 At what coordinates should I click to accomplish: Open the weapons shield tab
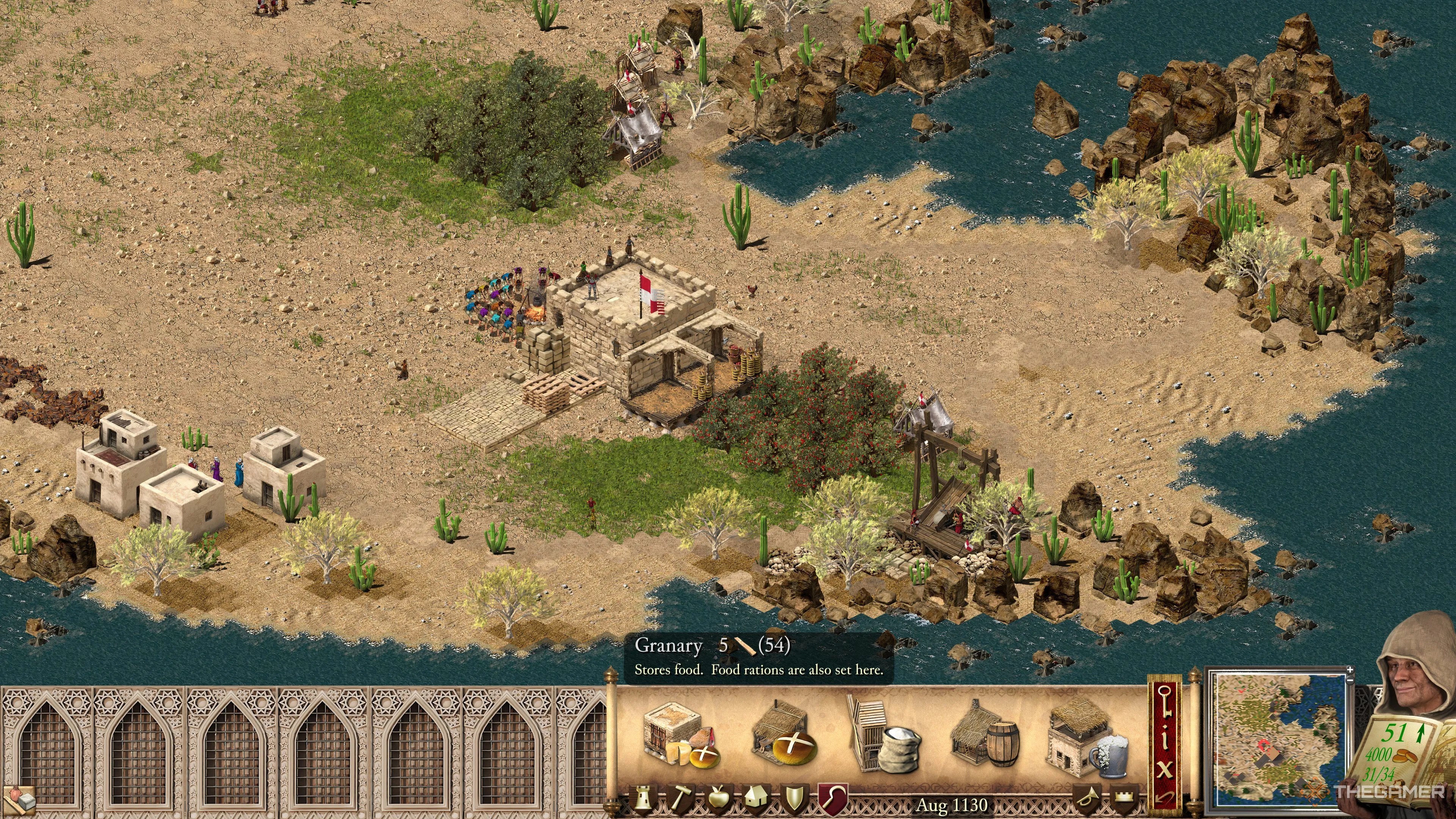[795, 799]
